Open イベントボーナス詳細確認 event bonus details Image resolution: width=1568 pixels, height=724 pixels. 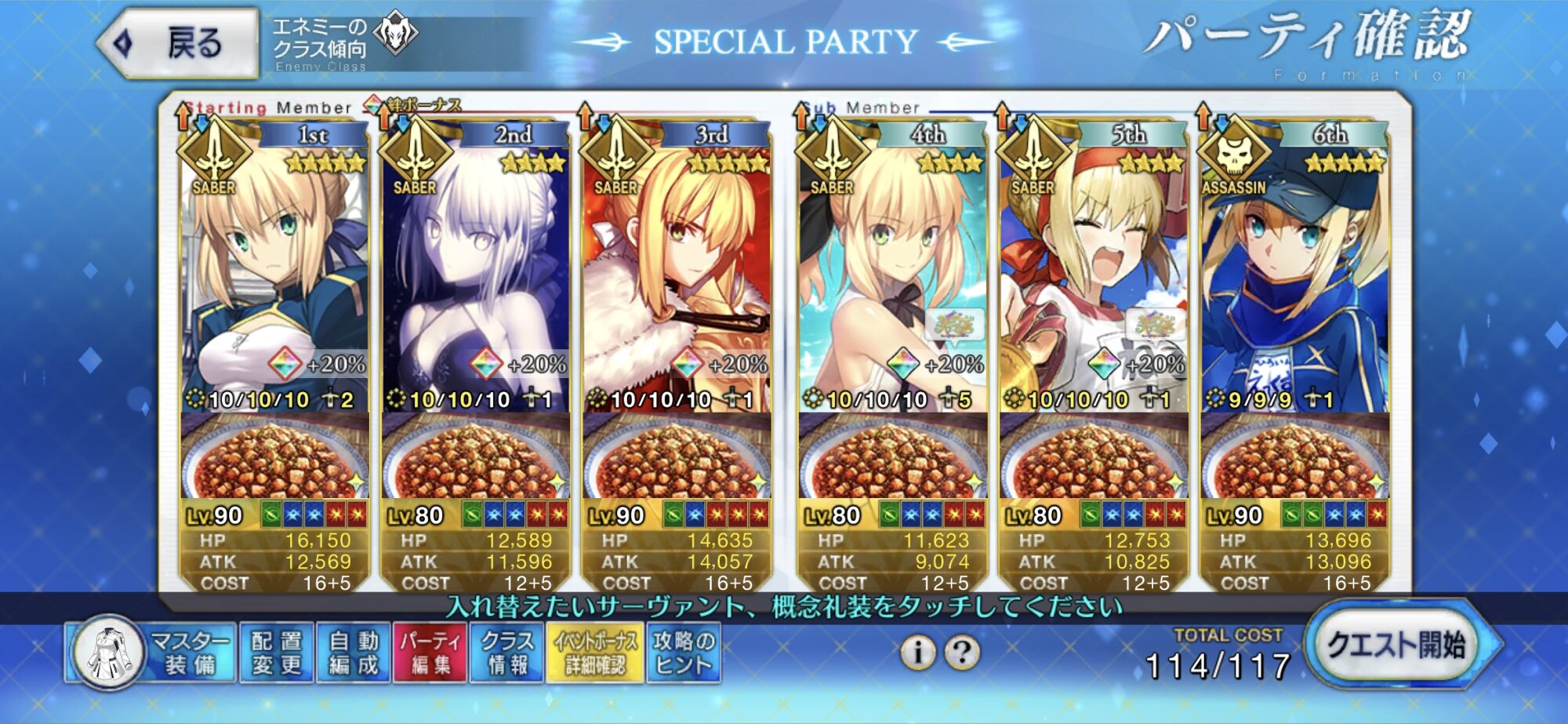tap(595, 653)
